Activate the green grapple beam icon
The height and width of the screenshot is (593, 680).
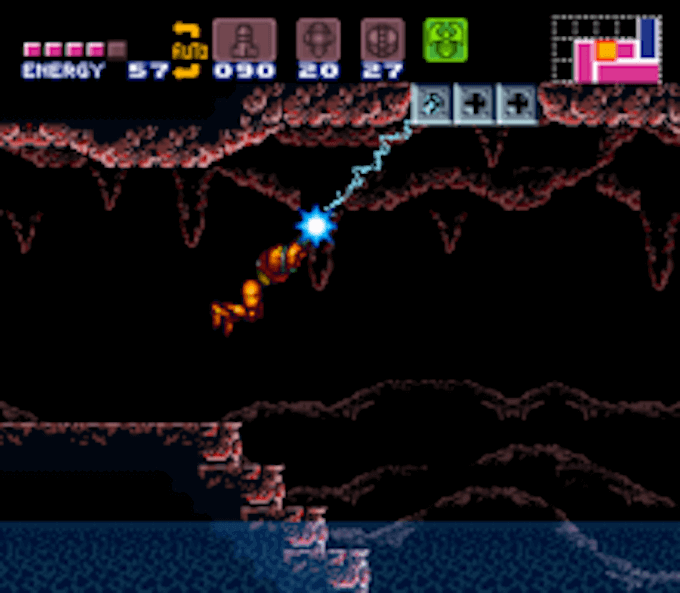coord(445,40)
